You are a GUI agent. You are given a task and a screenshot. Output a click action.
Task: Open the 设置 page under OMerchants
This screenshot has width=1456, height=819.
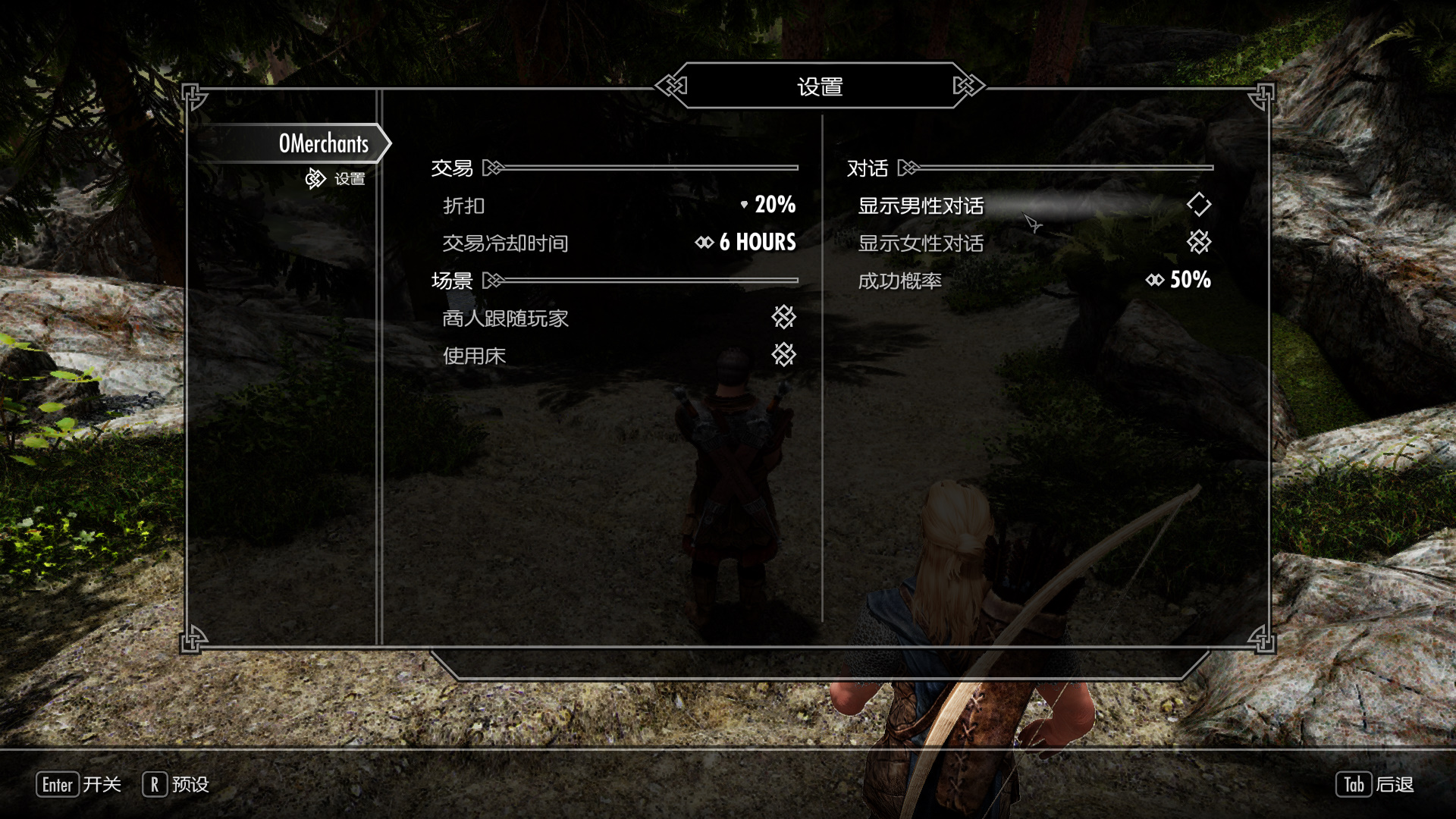tap(349, 179)
